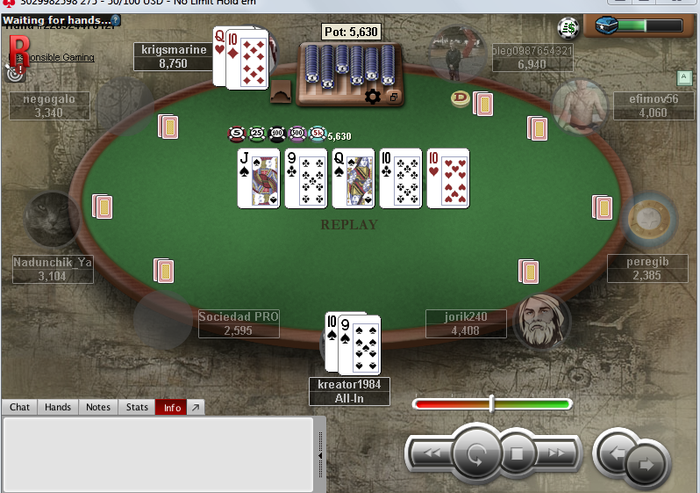Open the Info tab
This screenshot has width=700, height=493.
coord(173,407)
